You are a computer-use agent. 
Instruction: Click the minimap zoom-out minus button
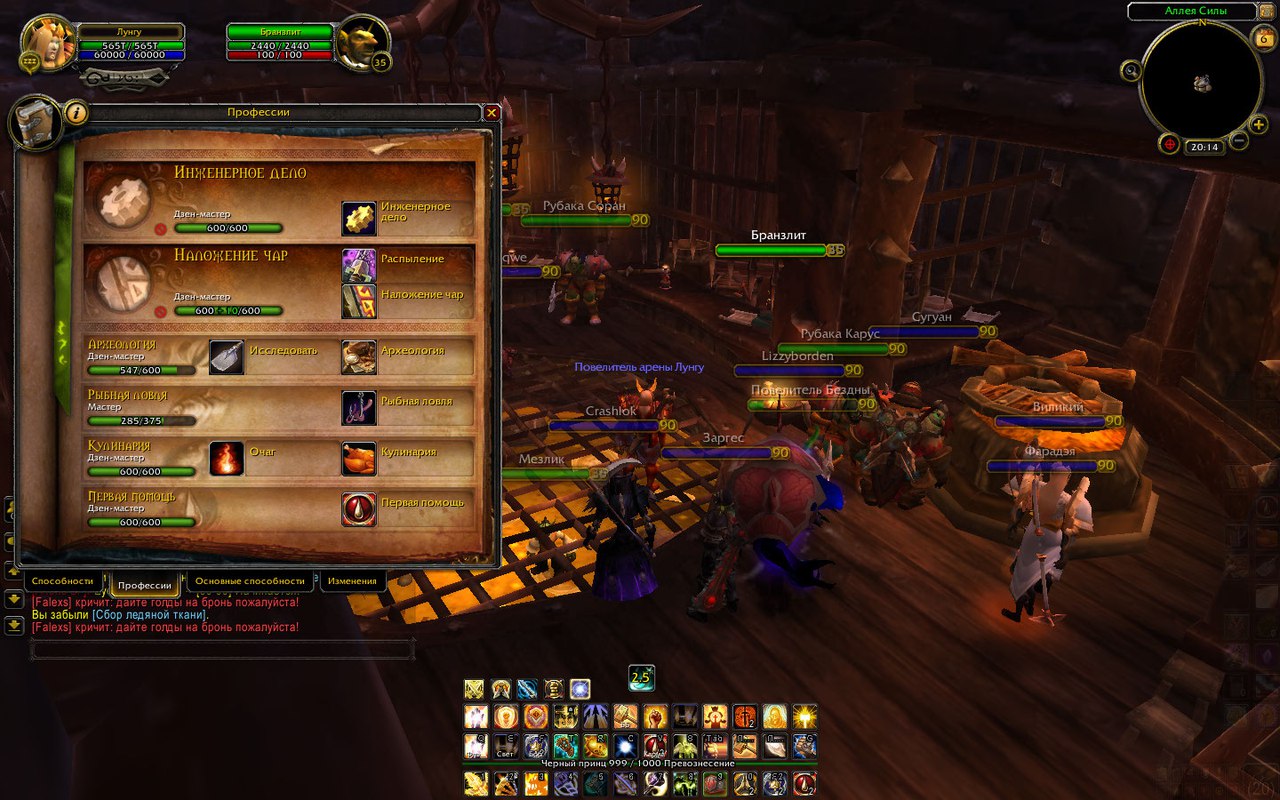pos(1238,141)
